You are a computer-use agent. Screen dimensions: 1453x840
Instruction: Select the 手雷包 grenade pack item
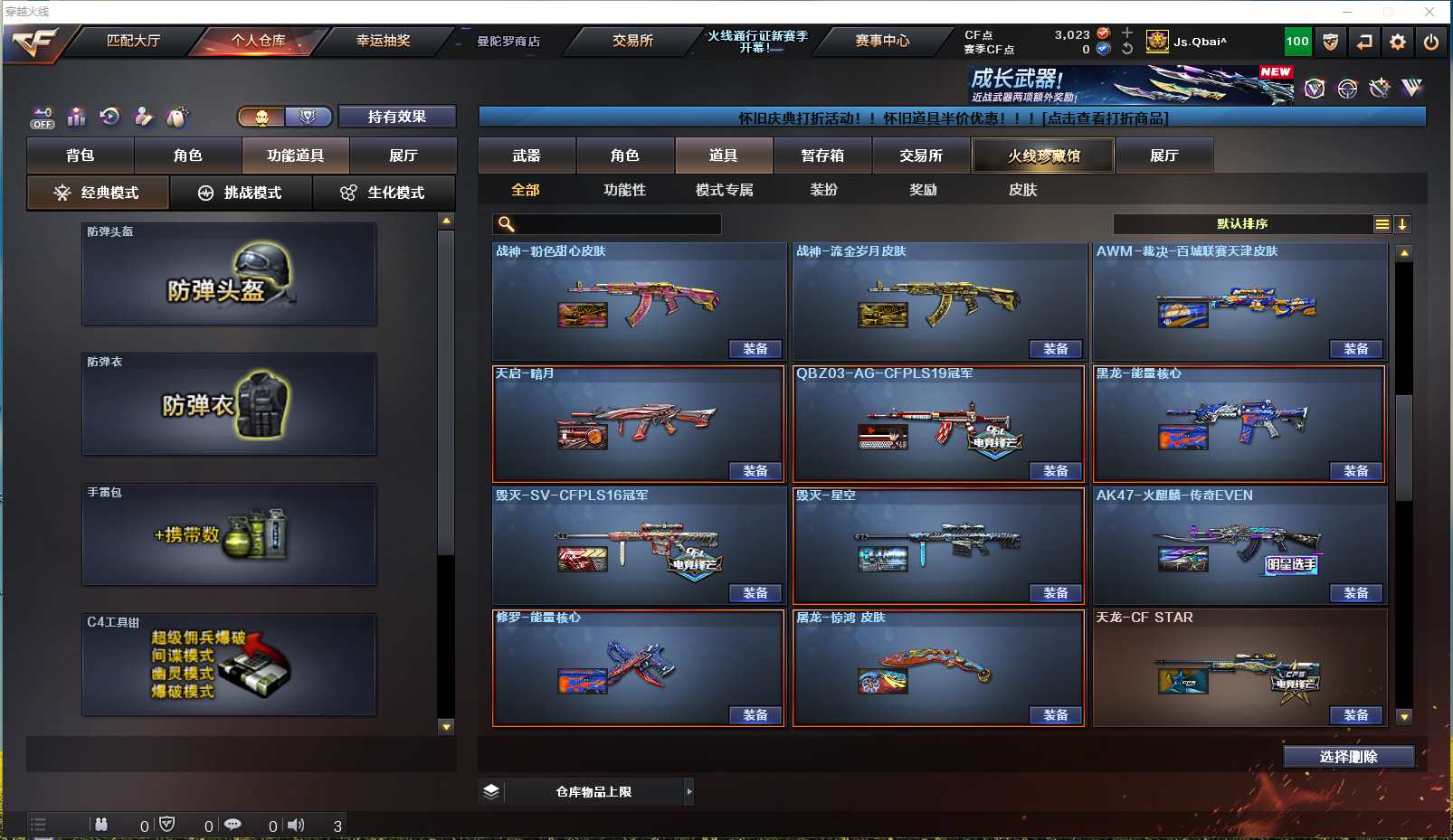[x=229, y=534]
